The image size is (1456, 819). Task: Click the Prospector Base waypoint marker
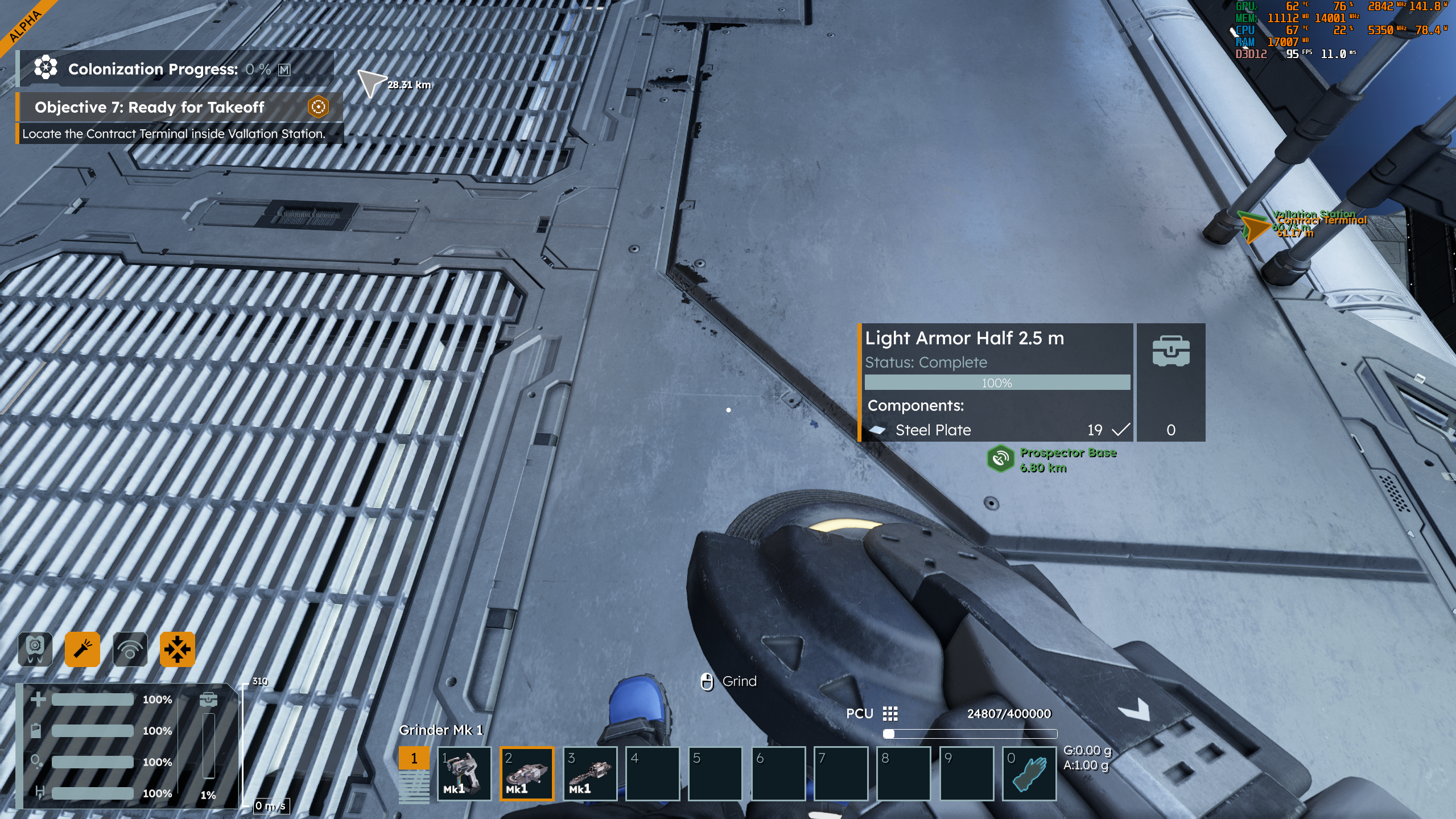tap(1000, 459)
